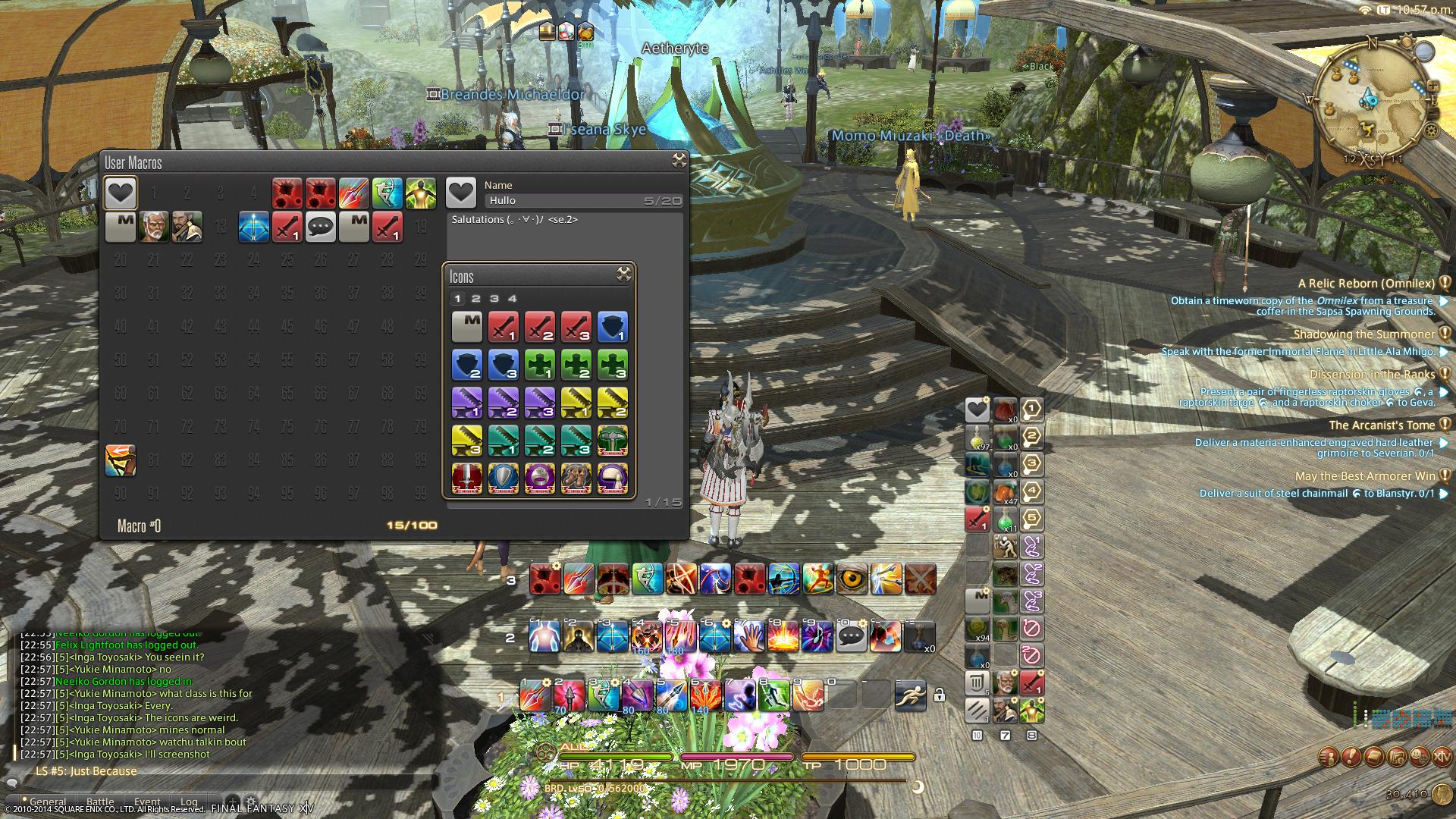The width and height of the screenshot is (1456, 819).
Task: Click the chat input line "LS #5: Just Because"
Action: point(85,770)
